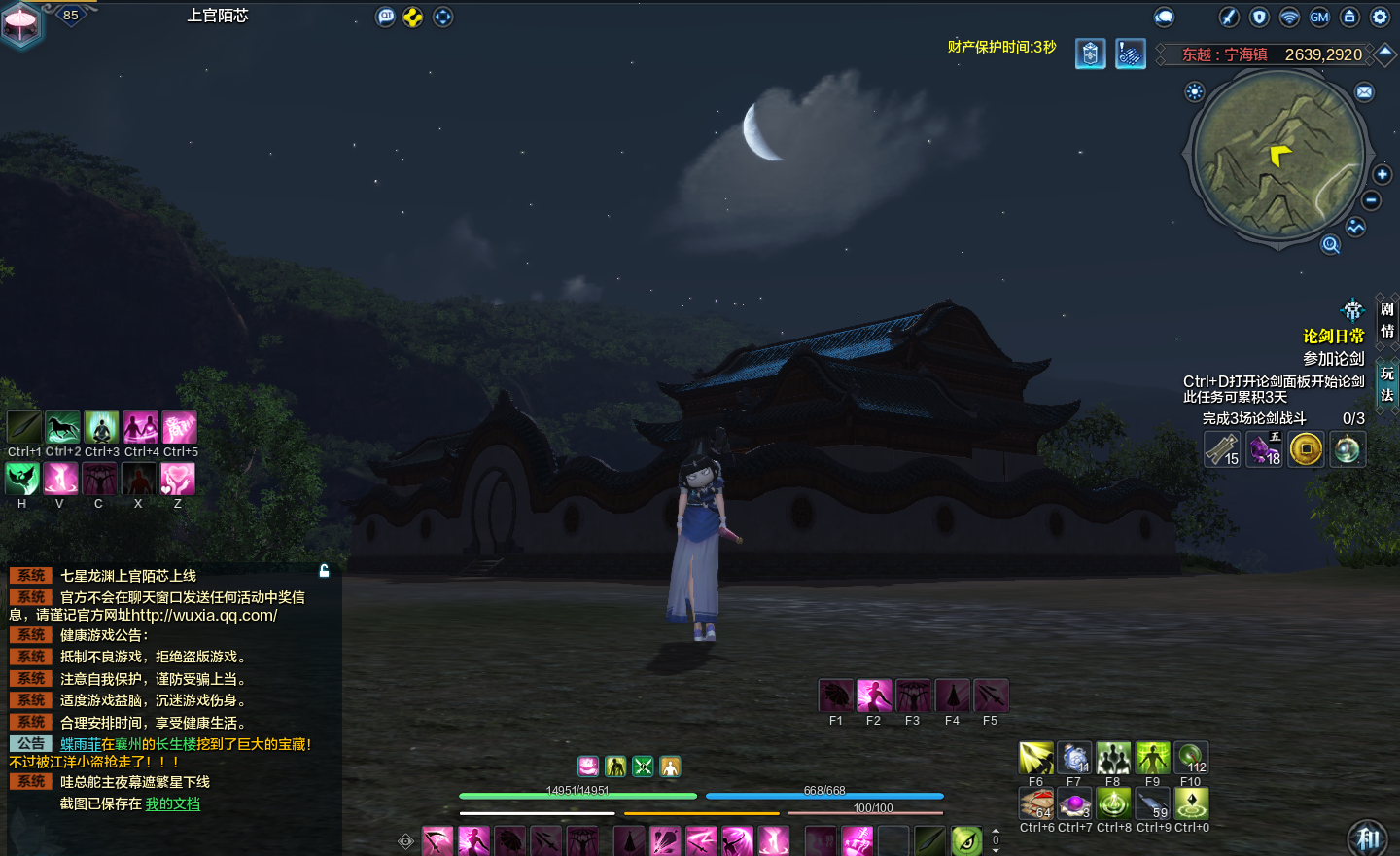Activate the heart-in-hands skill on Z
Image resolution: width=1400 pixels, height=856 pixels.
178,479
